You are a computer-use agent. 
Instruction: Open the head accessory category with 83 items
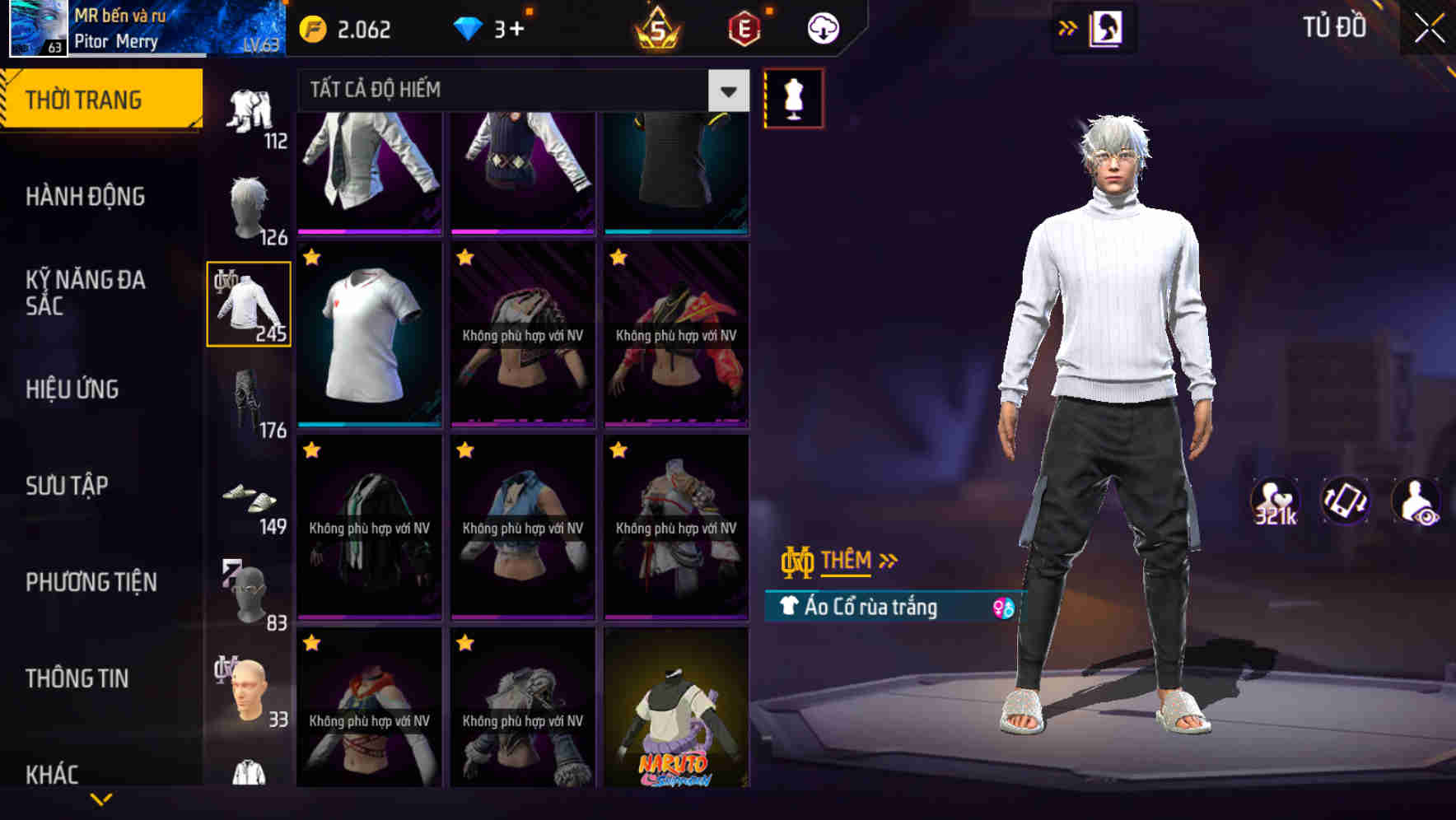[249, 593]
